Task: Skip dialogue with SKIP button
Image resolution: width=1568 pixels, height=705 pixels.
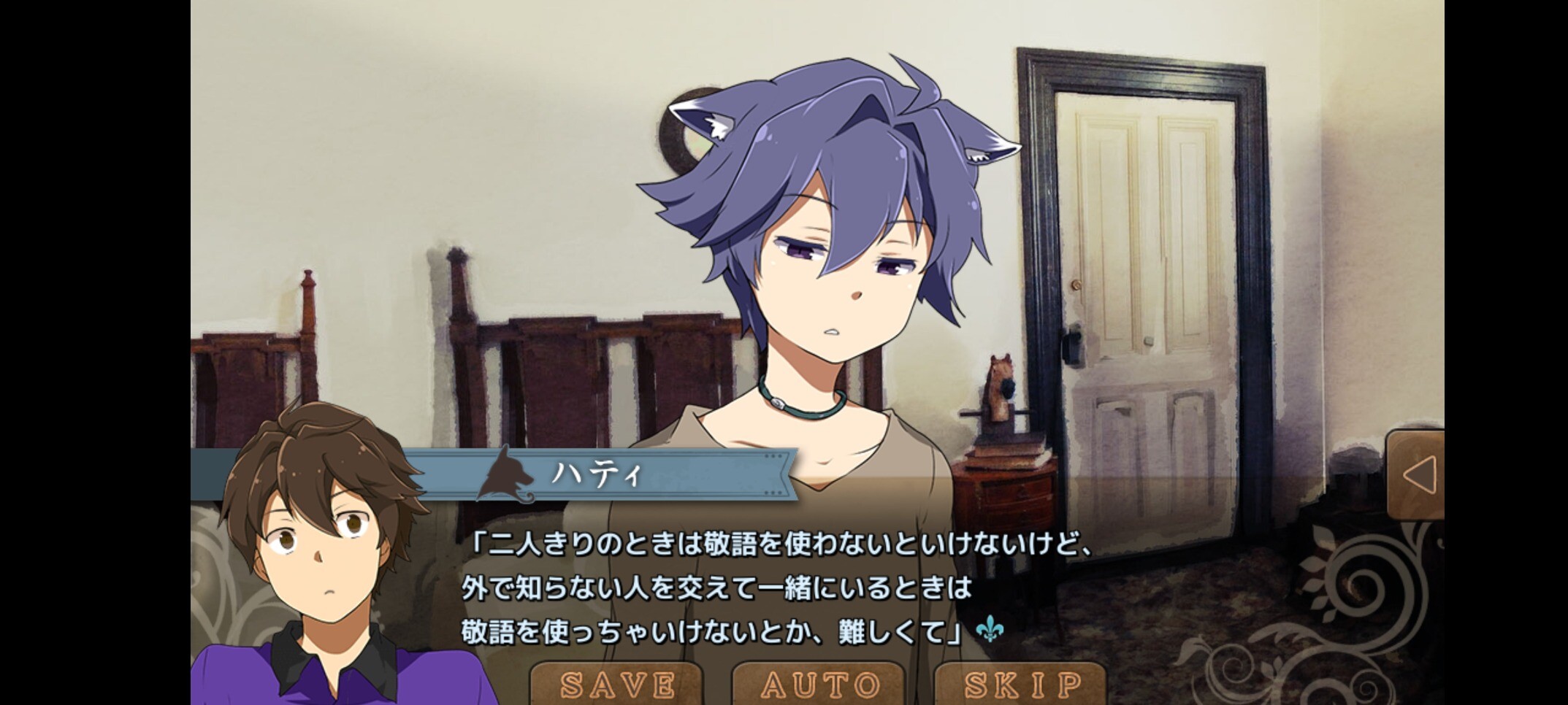Action: 1021,684
